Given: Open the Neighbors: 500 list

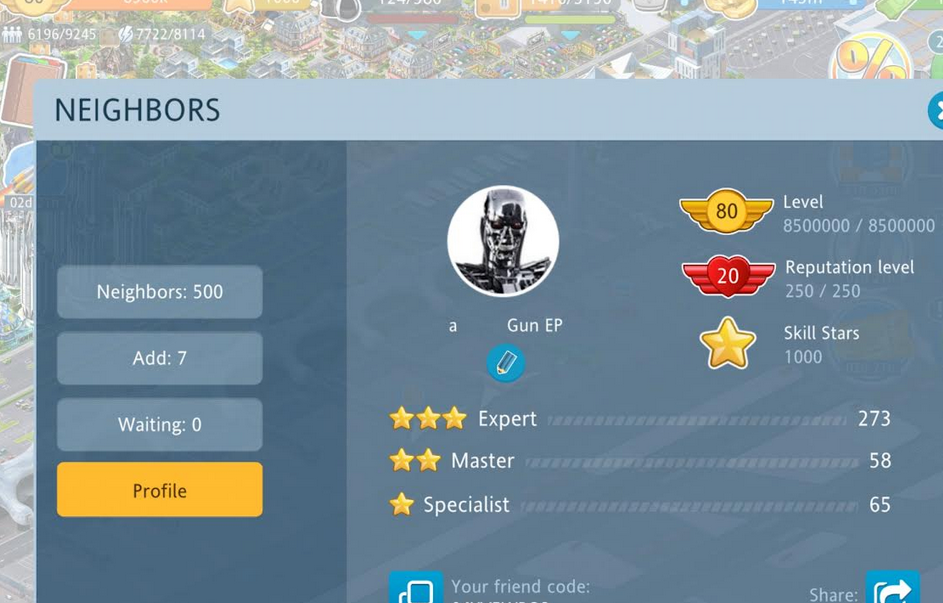Looking at the screenshot, I should tap(160, 292).
